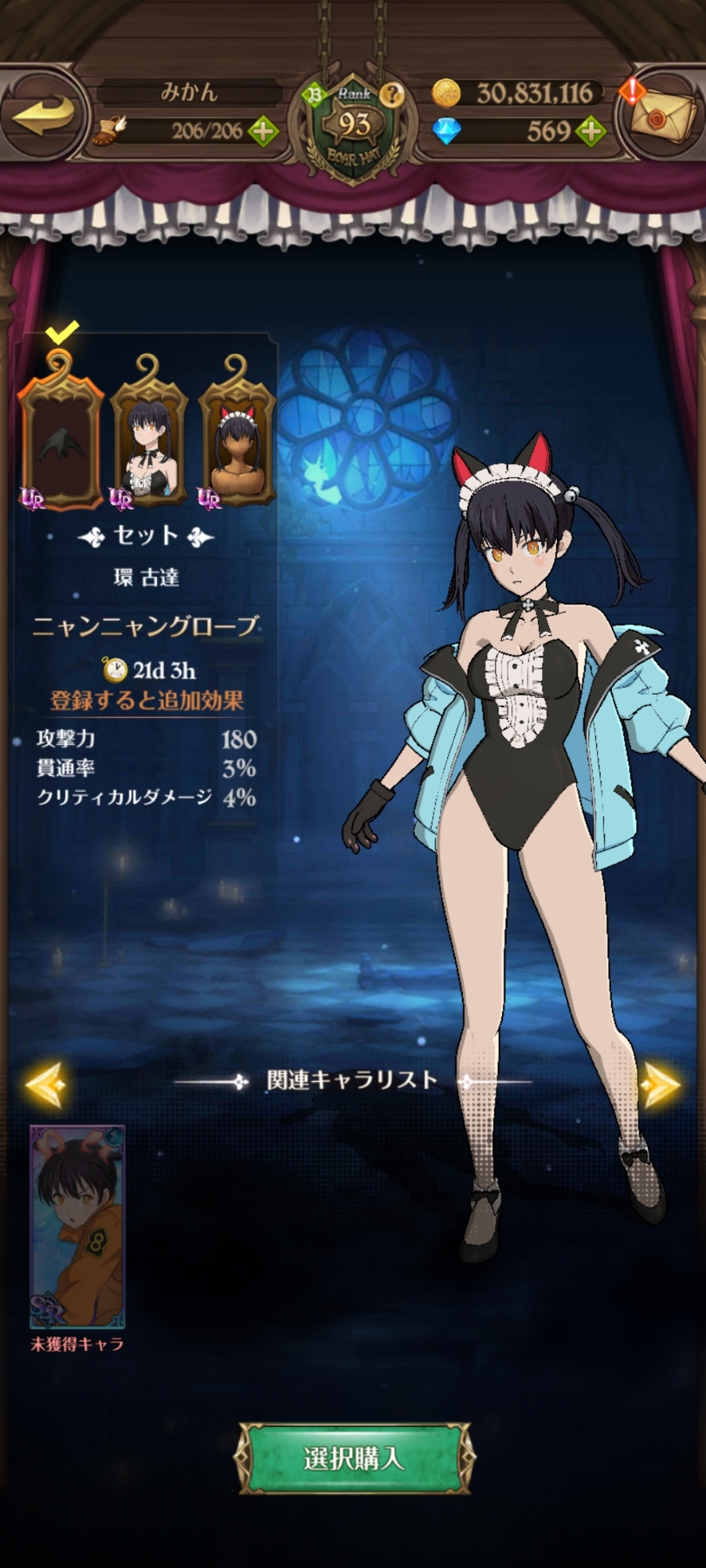The width and height of the screenshot is (706, 1568).
Task: Show the previous costume set
Action: (45, 1084)
